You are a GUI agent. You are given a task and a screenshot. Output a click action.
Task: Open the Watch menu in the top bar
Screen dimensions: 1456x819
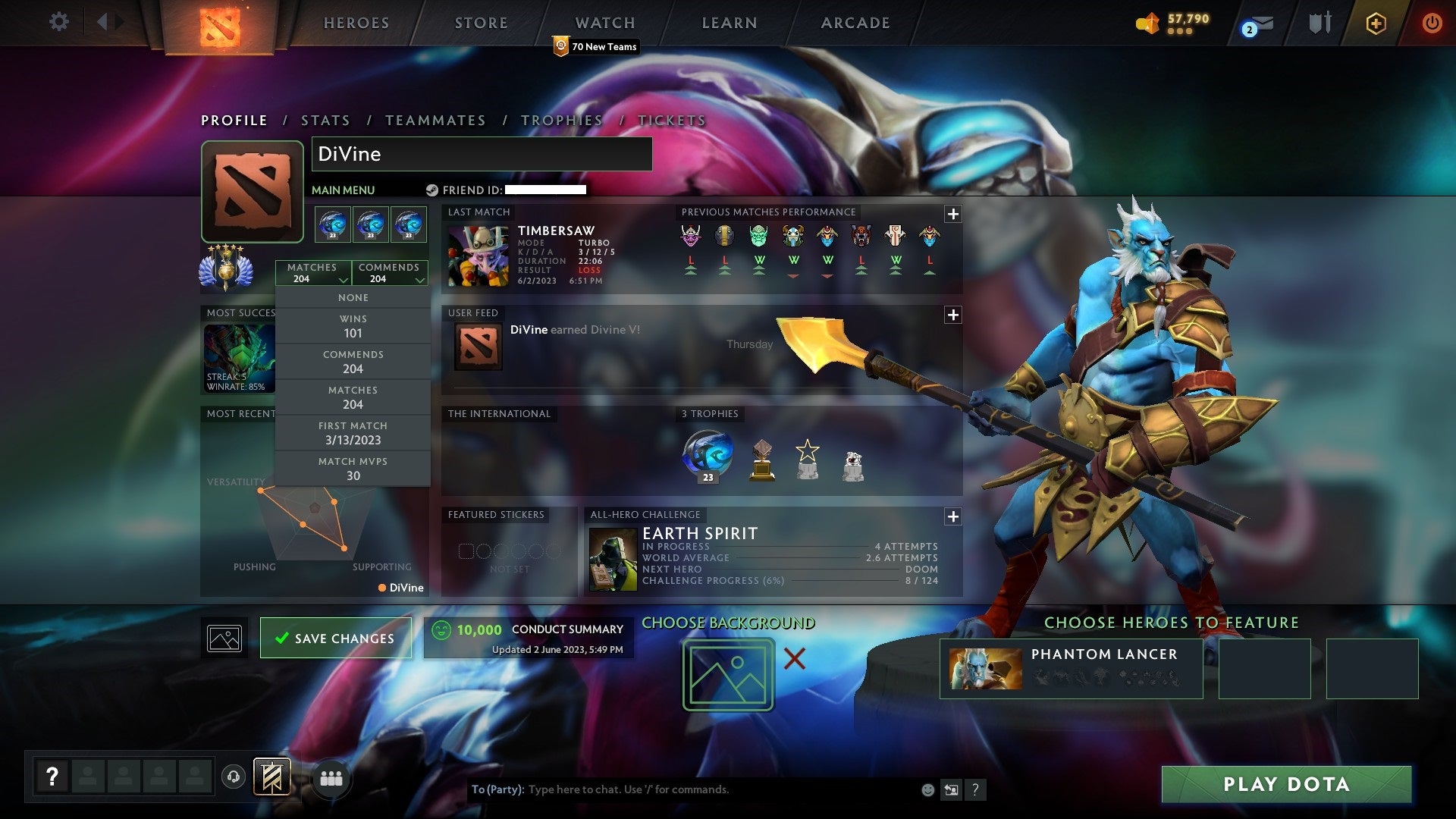604,22
